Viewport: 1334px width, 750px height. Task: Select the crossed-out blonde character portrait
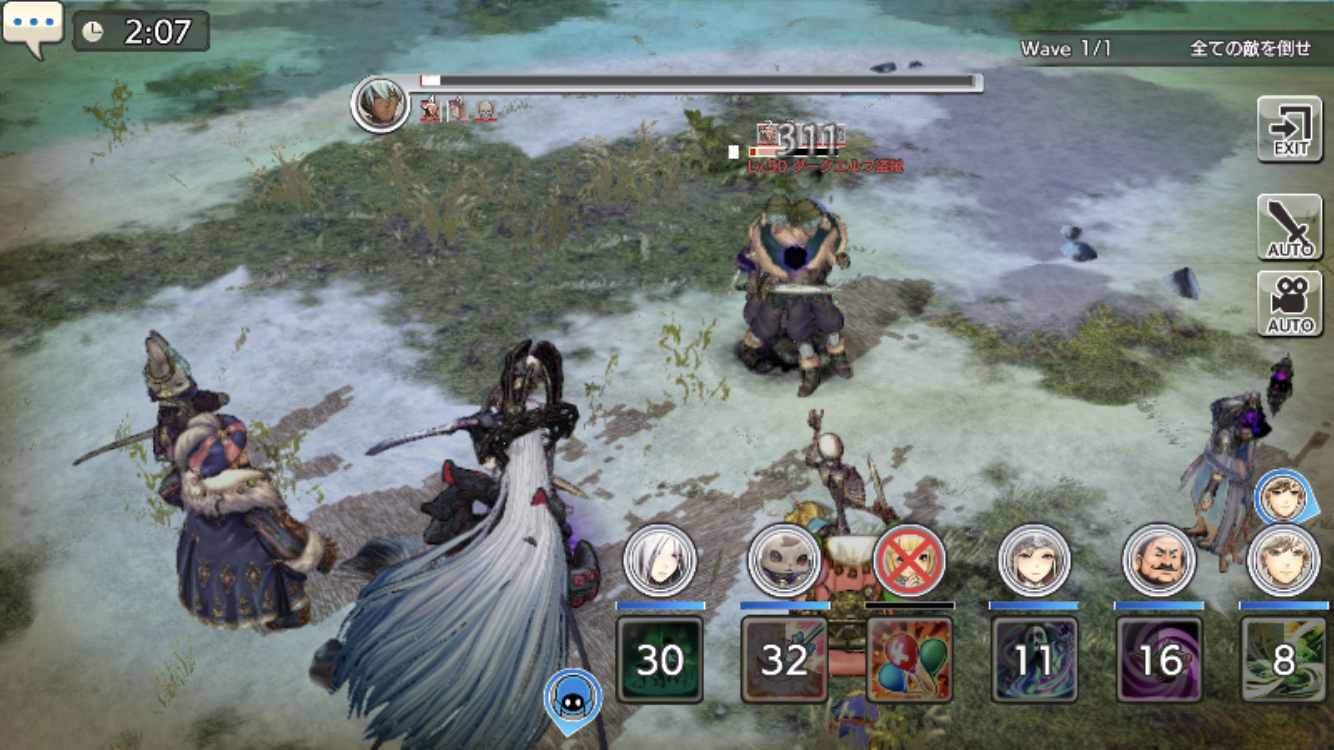tap(909, 560)
